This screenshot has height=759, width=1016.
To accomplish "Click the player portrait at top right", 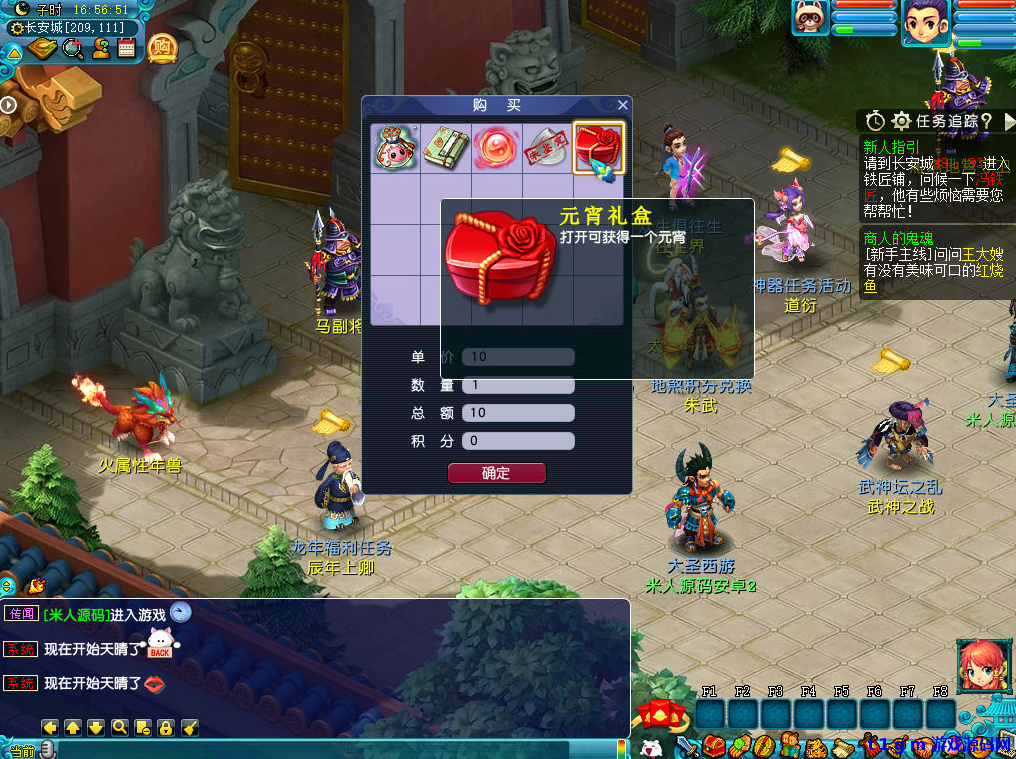I will click(925, 23).
